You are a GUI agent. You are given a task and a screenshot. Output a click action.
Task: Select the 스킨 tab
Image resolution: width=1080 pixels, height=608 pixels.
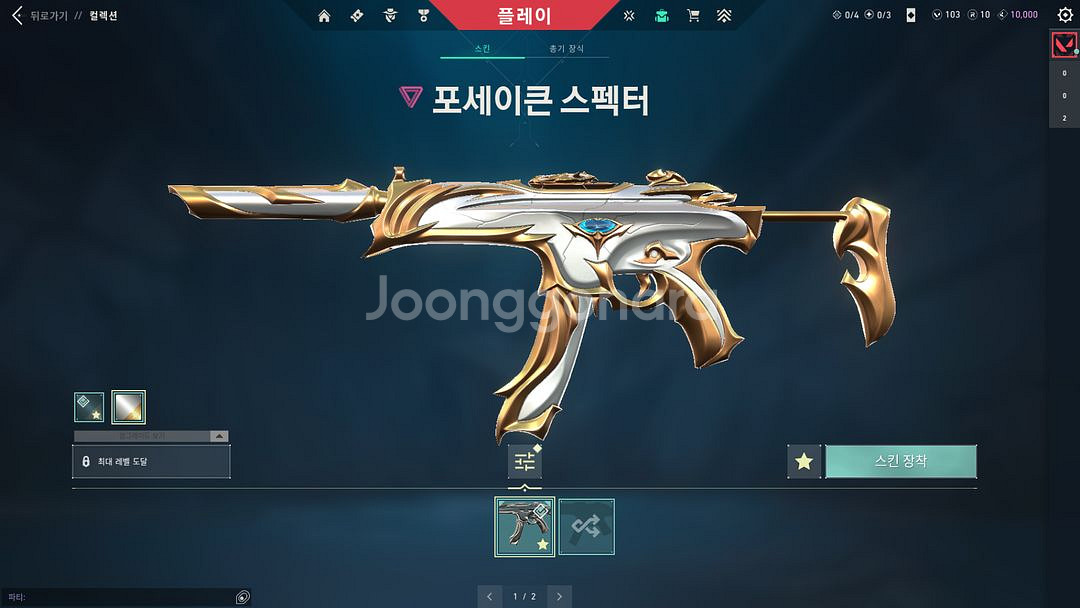point(482,49)
